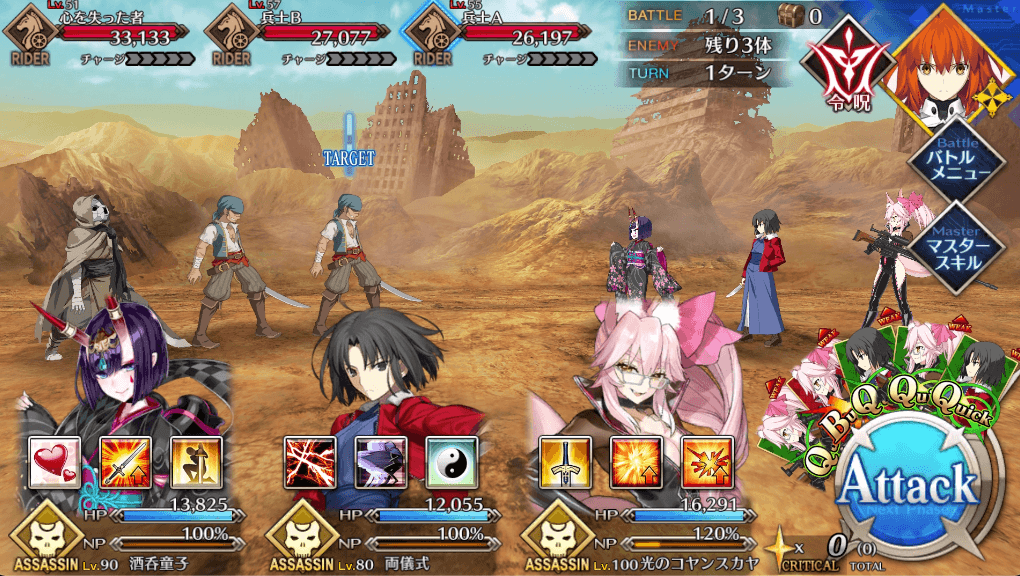
Task: Trigger Koyanskaya's red explosion skill
Action: click(706, 462)
